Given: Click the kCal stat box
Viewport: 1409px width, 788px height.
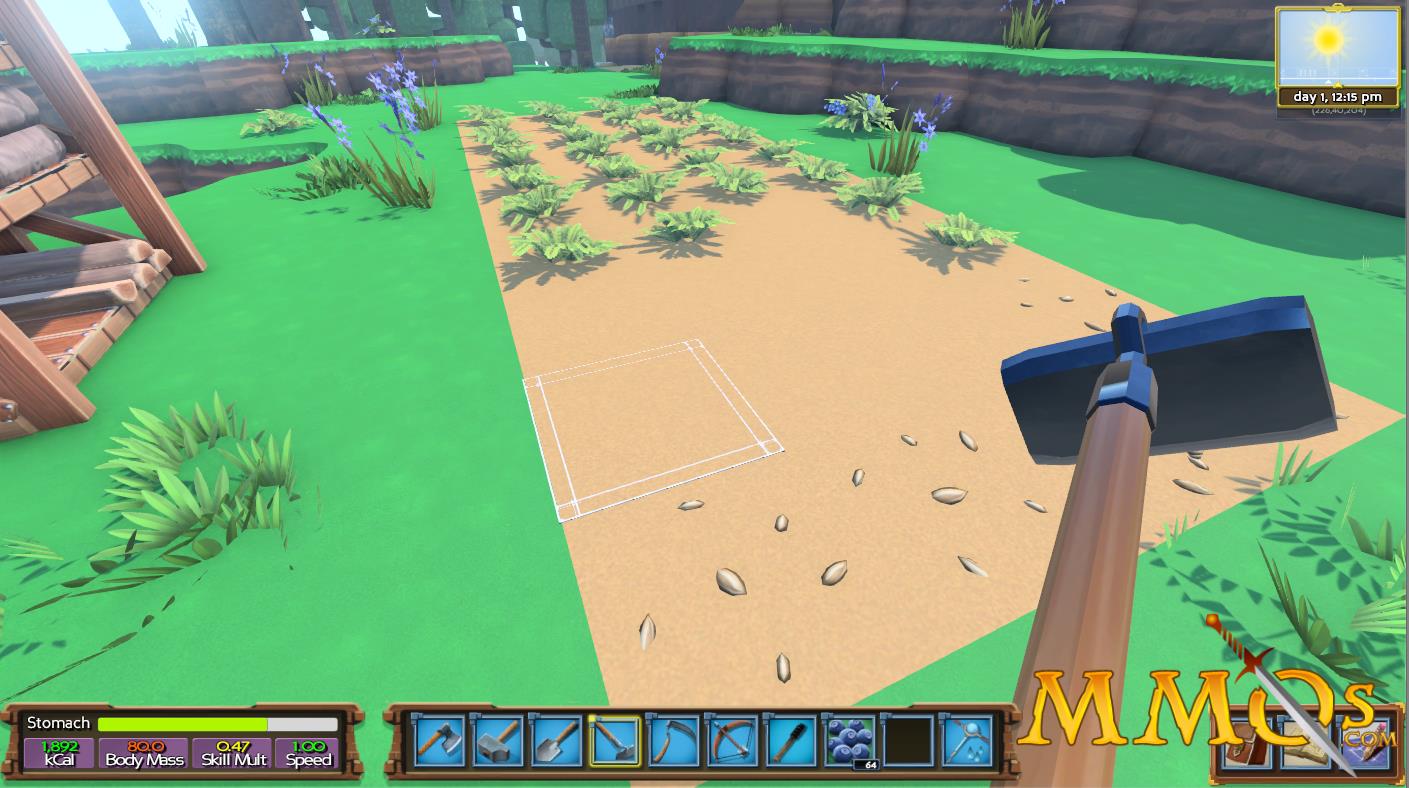Looking at the screenshot, I should point(59,753).
